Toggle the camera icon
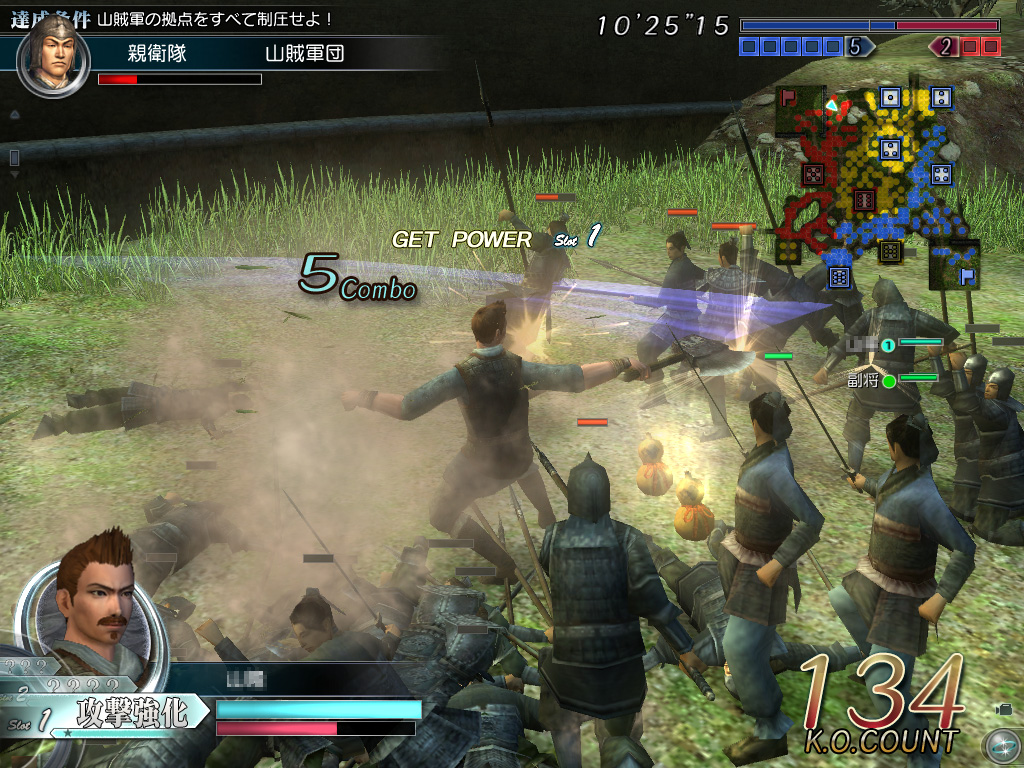Screen dimensions: 1024x768 1003,709
